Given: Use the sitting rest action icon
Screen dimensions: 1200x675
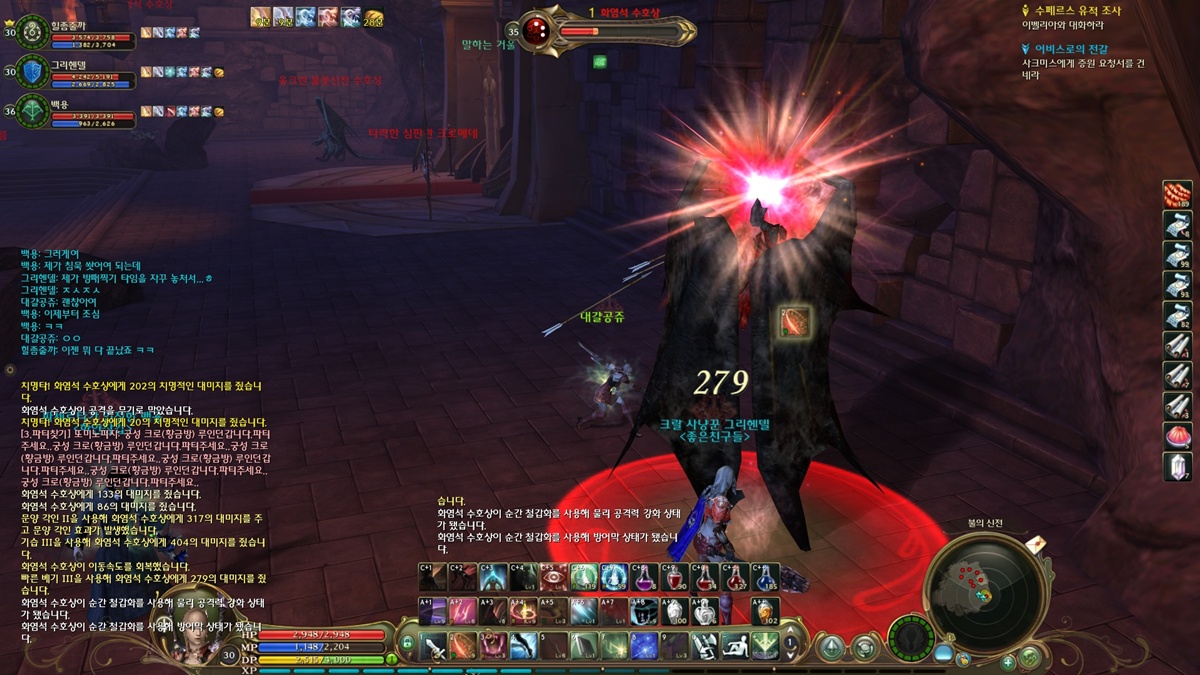Looking at the screenshot, I should [735, 646].
